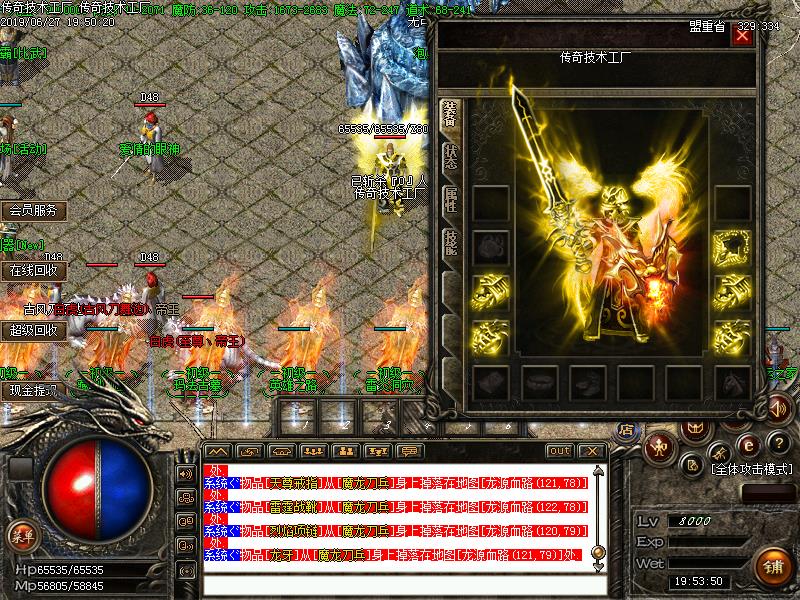Image resolution: width=800 pixels, height=600 pixels.
Task: Open the round 菜单 menu button
Action: [x=20, y=536]
